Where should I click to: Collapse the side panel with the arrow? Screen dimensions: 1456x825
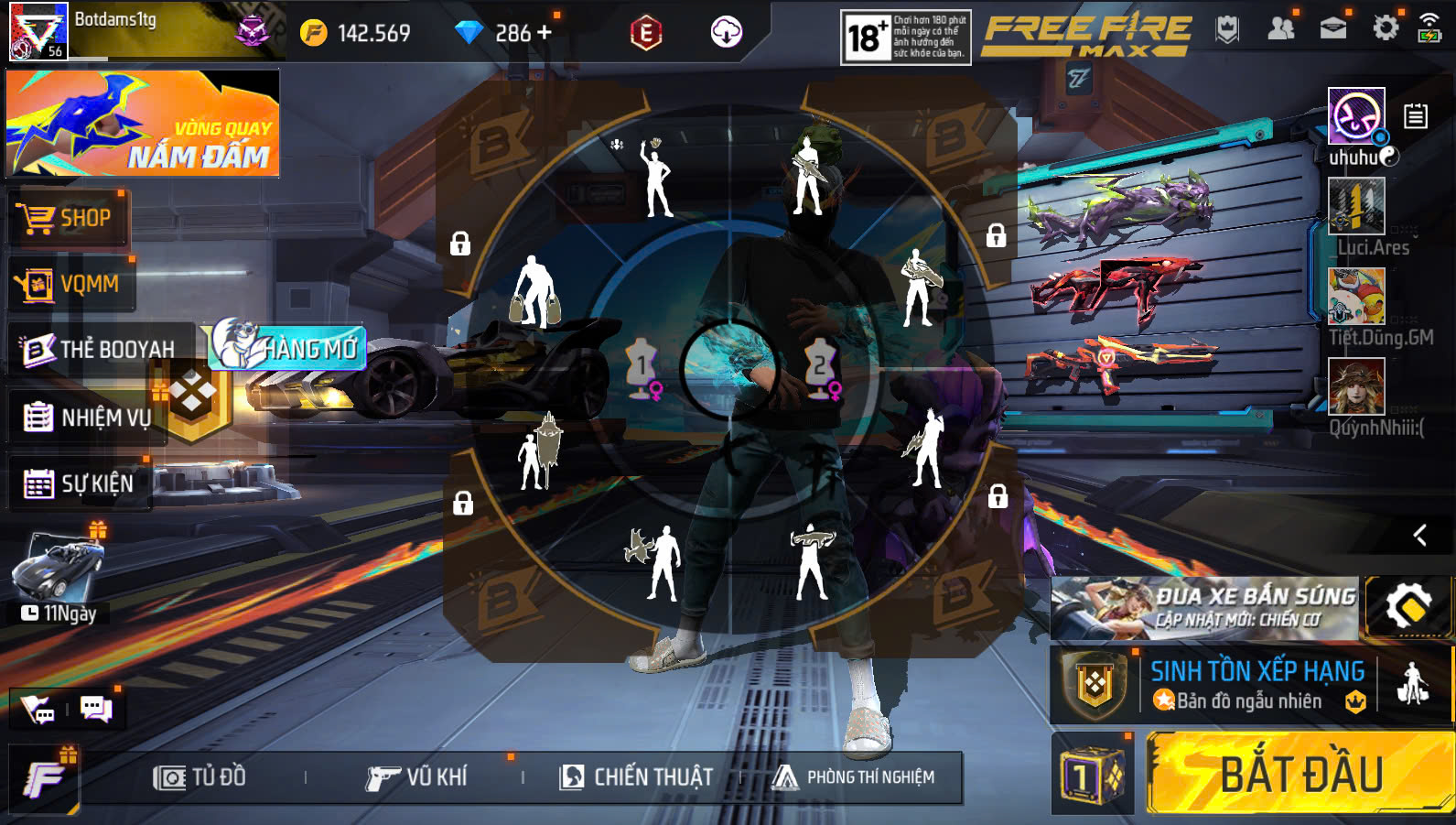click(1419, 535)
